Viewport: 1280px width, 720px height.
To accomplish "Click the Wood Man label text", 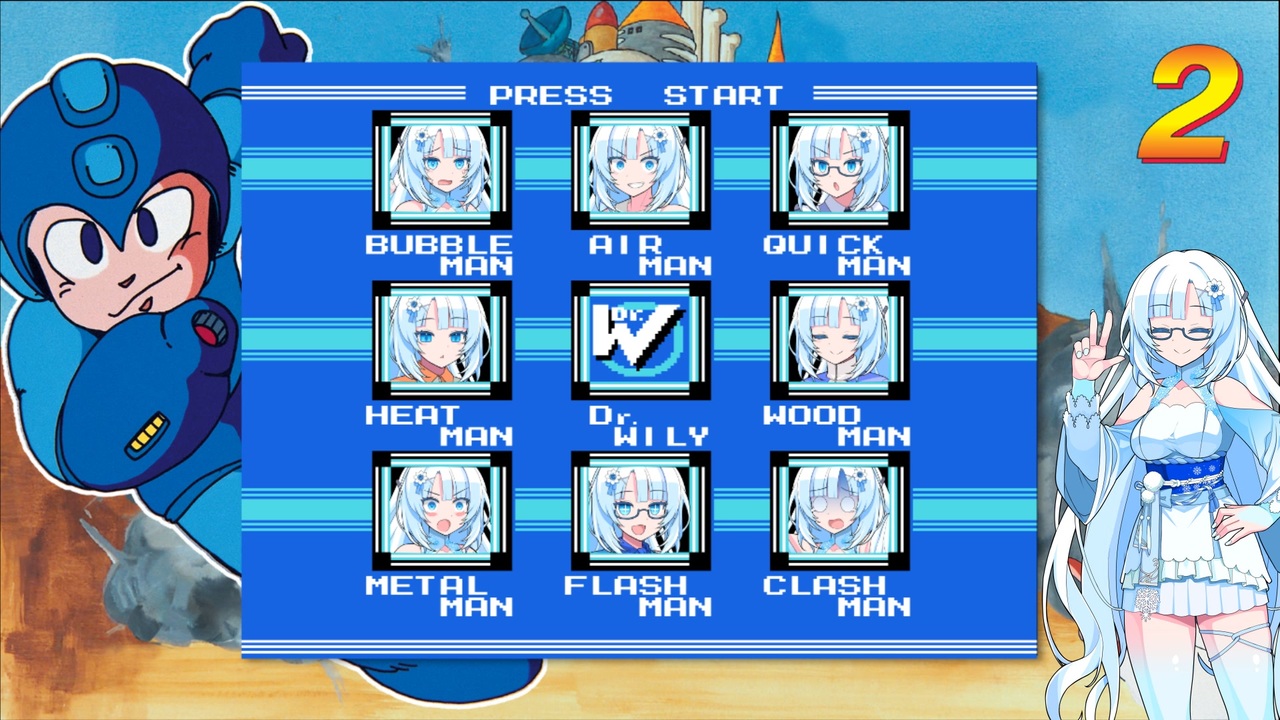I will pos(840,425).
